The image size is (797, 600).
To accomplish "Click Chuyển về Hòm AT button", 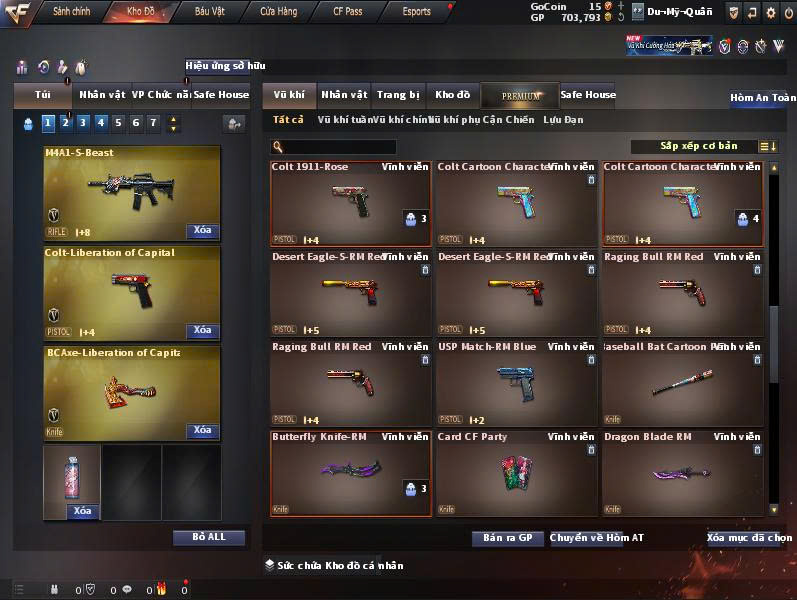I will (597, 538).
